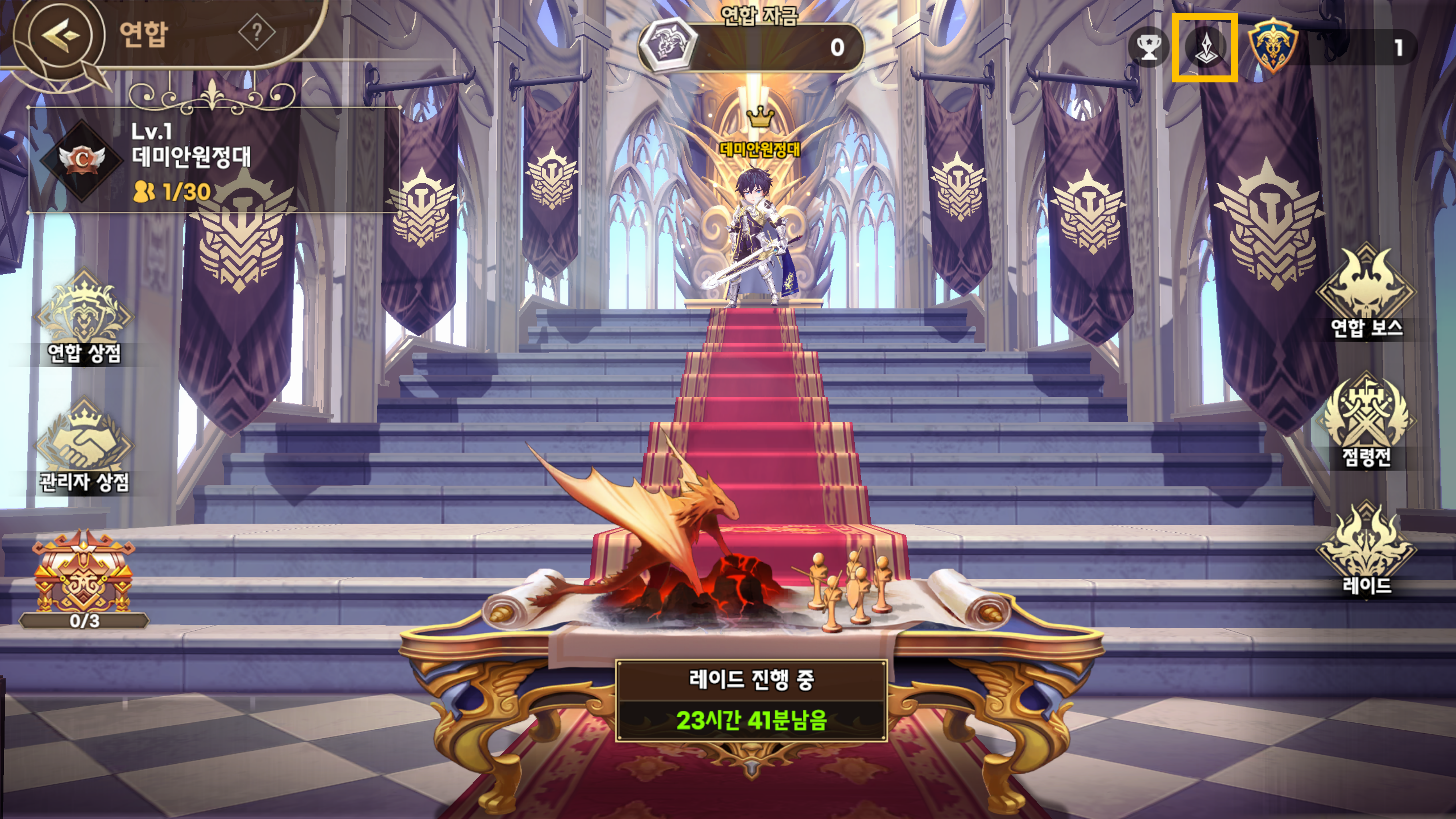Go back using the arrow button
Viewport: 1456px width, 819px height.
(59, 35)
